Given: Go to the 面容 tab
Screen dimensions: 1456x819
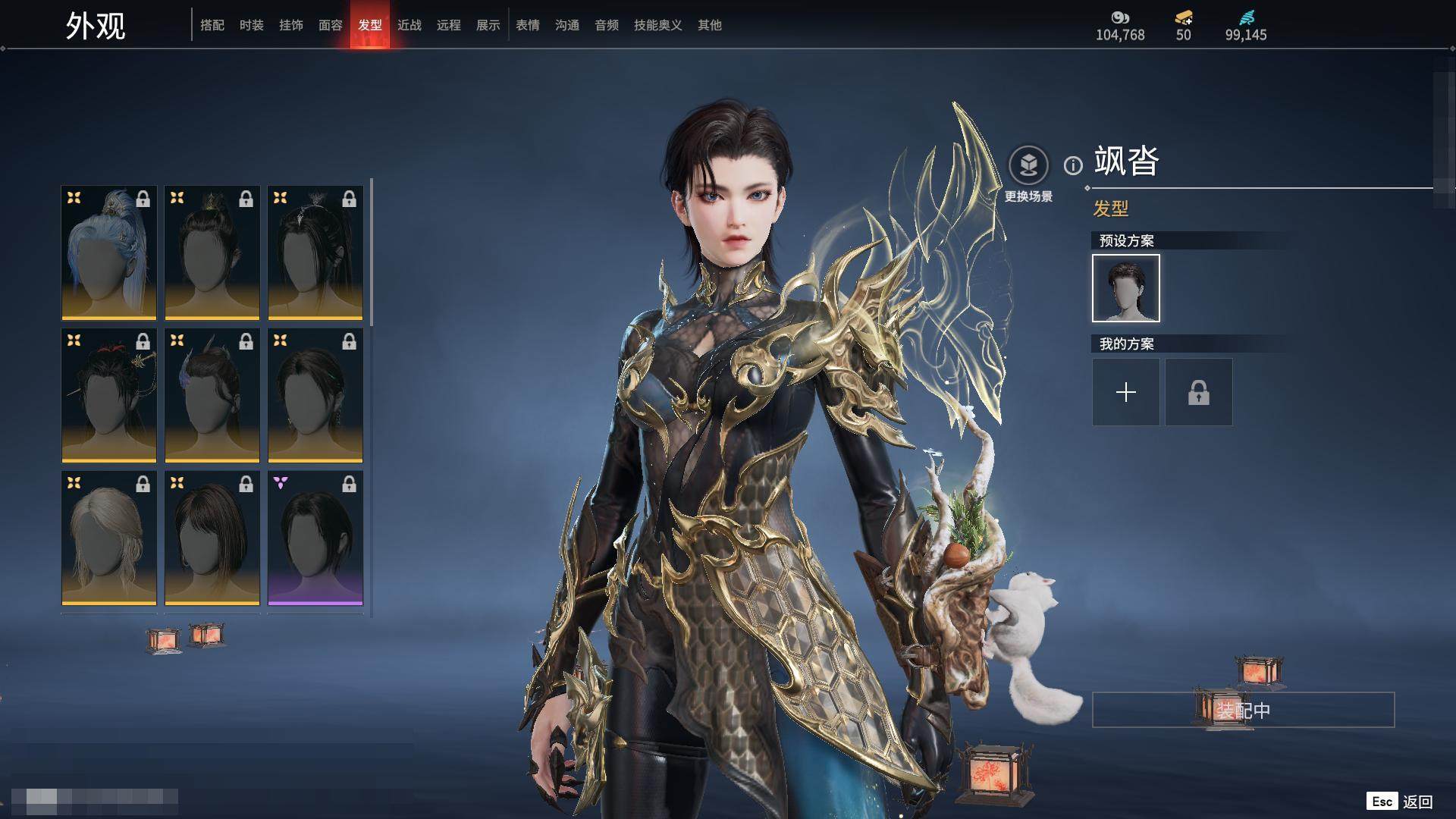Looking at the screenshot, I should [331, 25].
